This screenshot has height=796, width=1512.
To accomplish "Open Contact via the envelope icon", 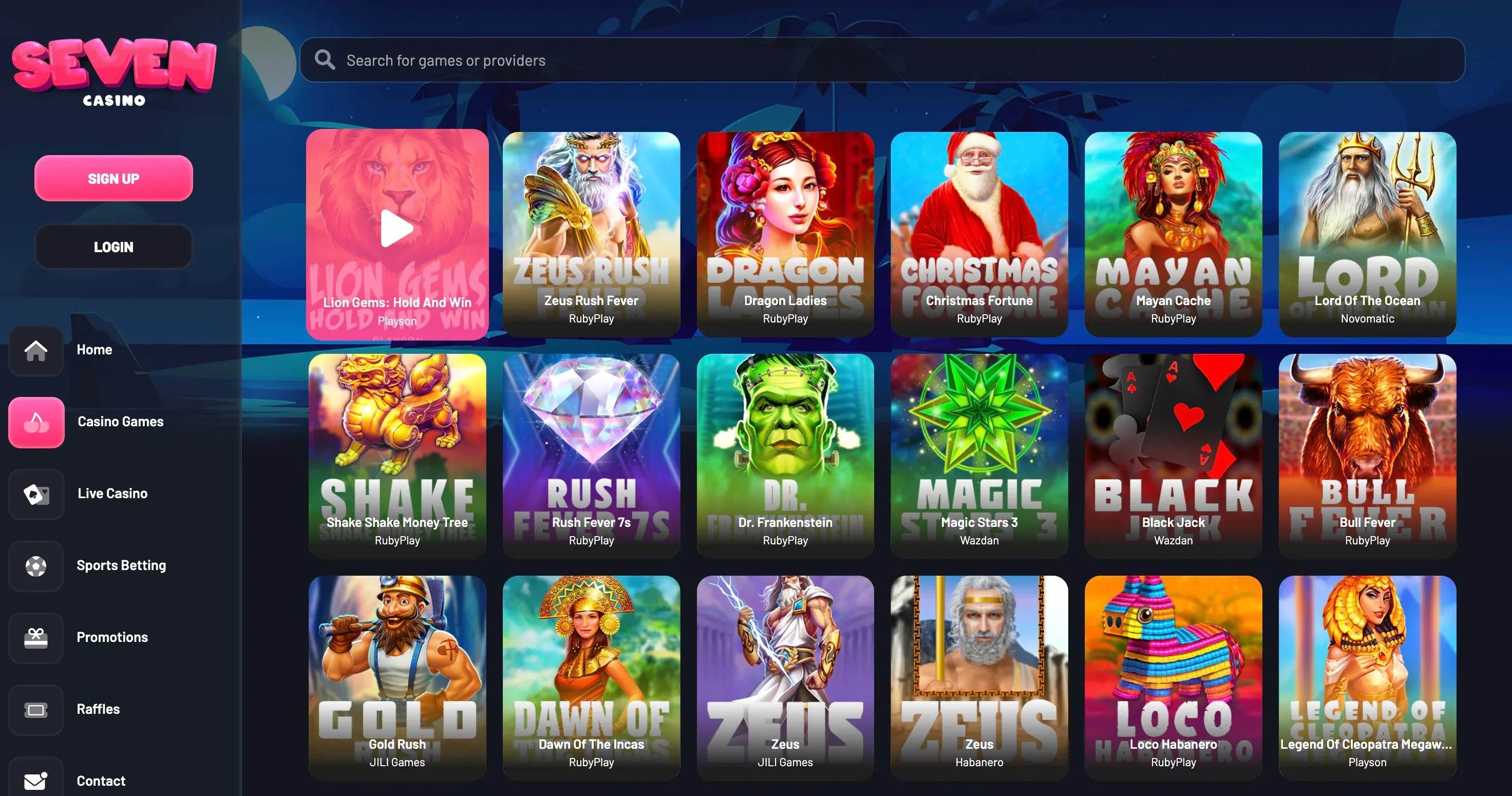I will (36, 781).
